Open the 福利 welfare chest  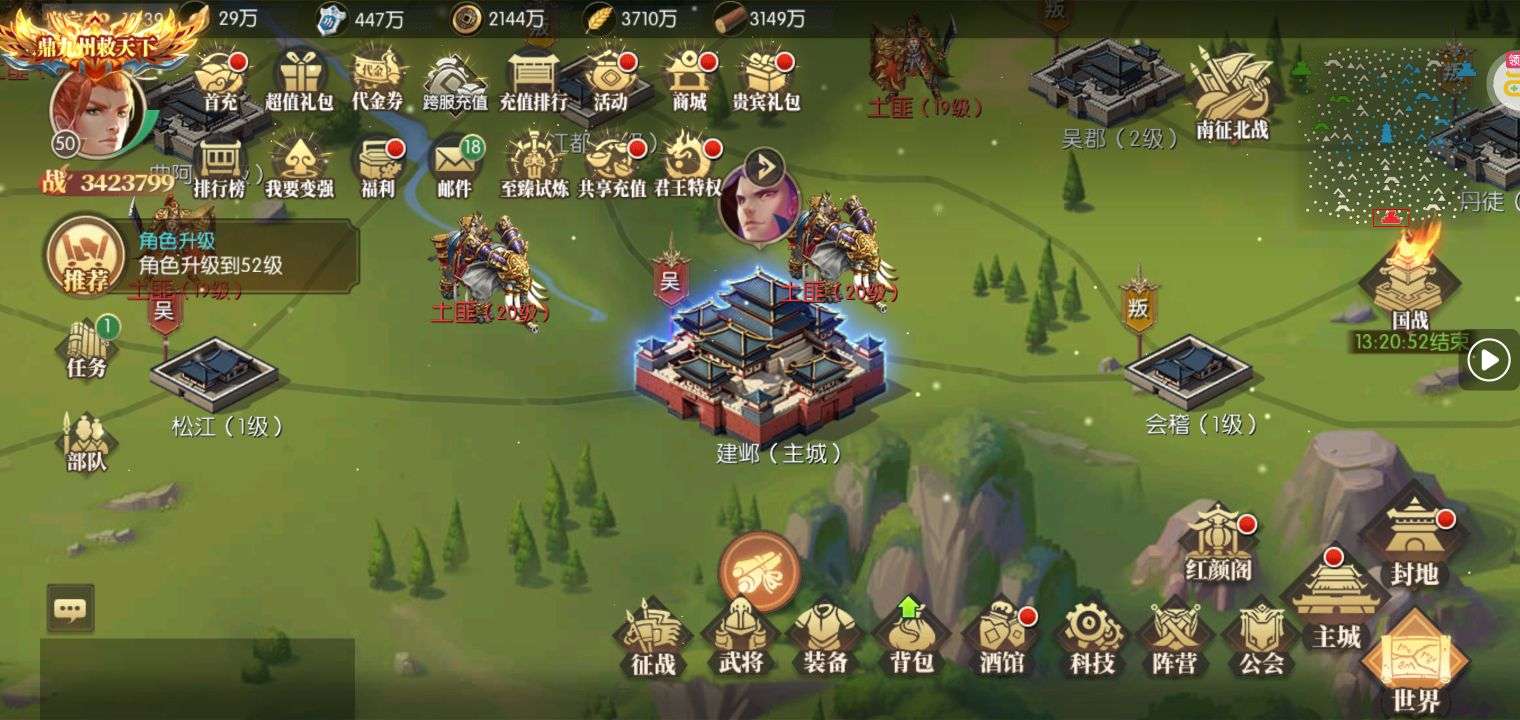pyautogui.click(x=378, y=165)
